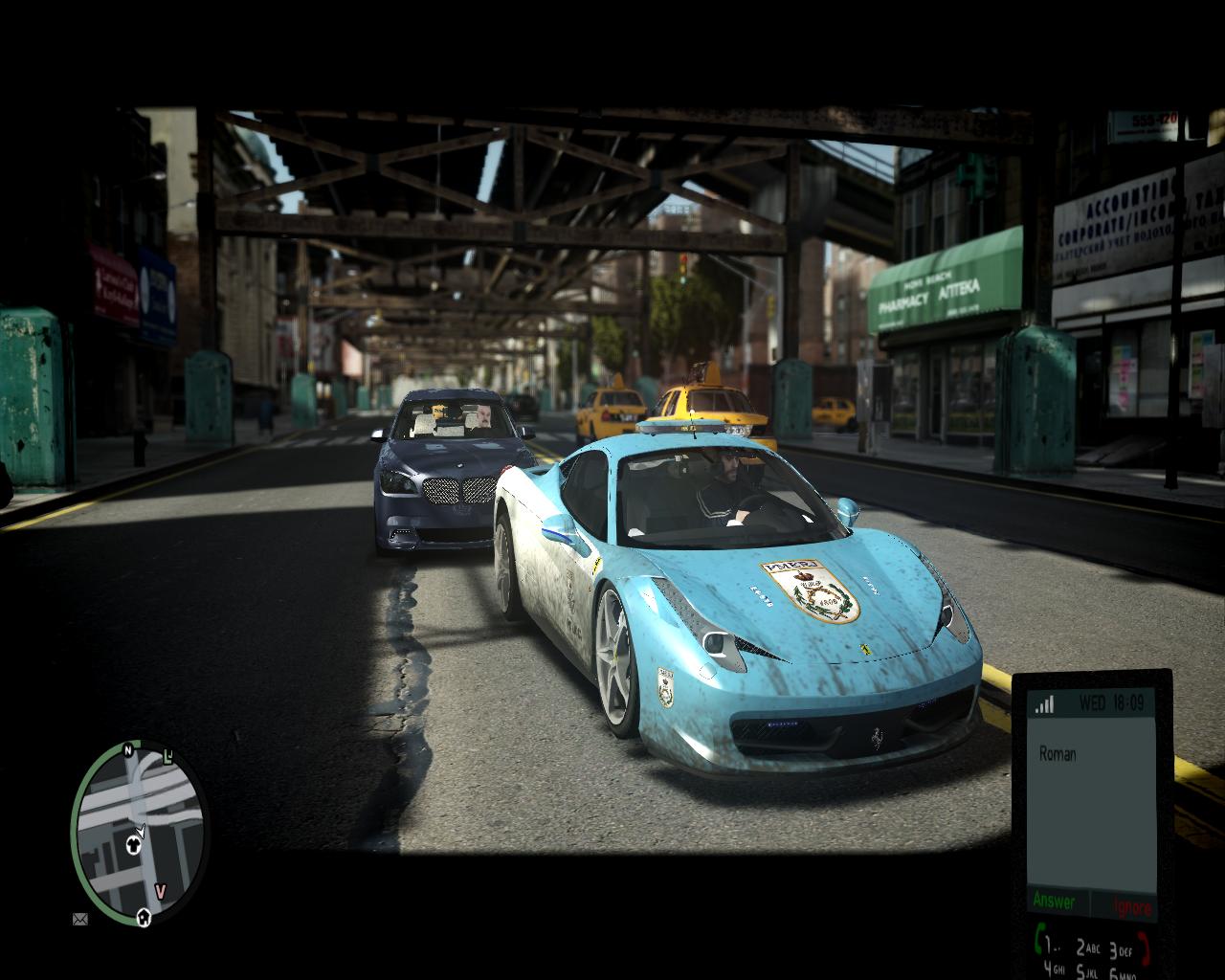Image resolution: width=1225 pixels, height=980 pixels.
Task: Select the pink V blip on the minimap
Action: pyautogui.click(x=161, y=892)
